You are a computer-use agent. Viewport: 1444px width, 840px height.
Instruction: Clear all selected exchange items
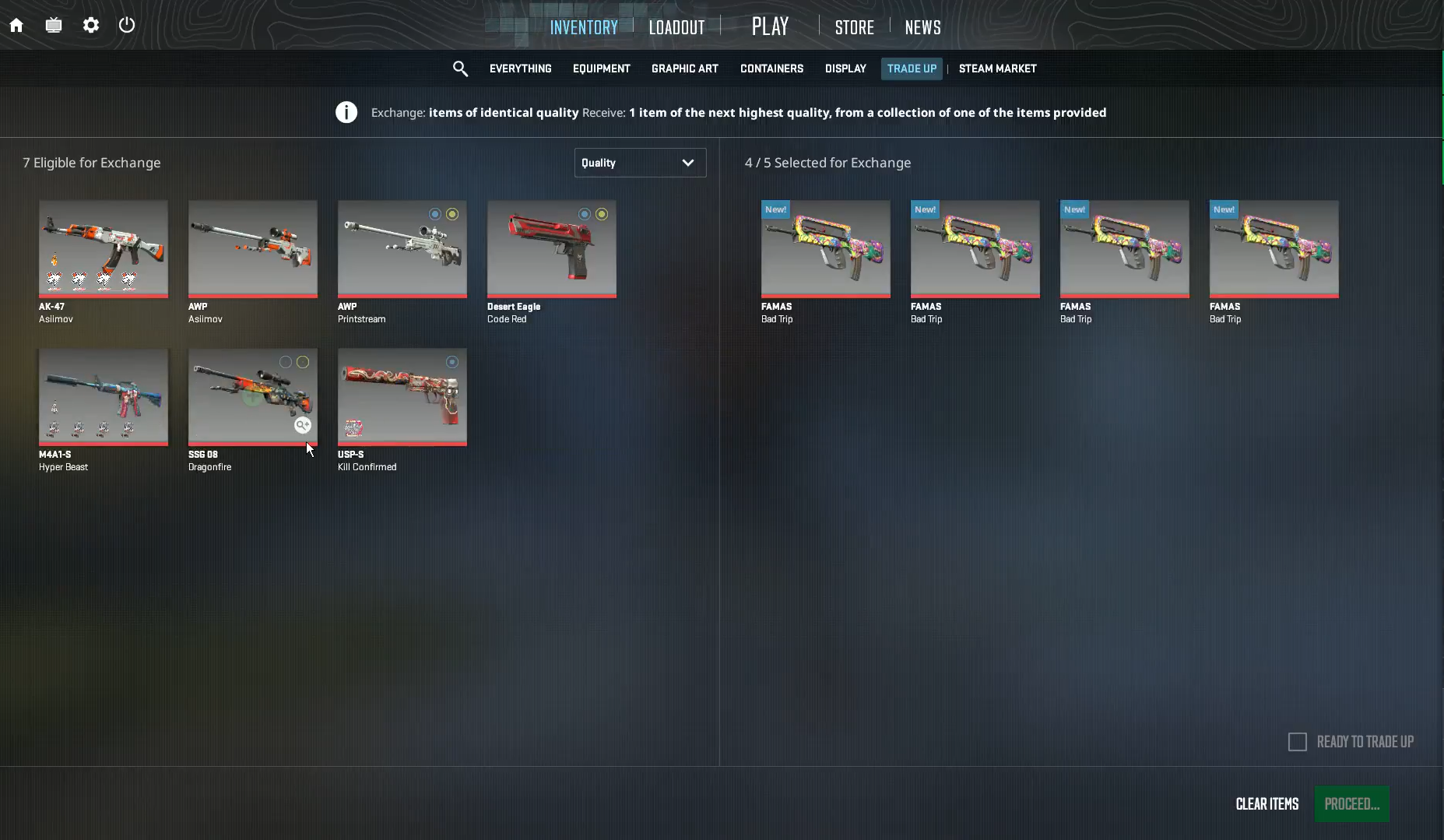point(1267,804)
